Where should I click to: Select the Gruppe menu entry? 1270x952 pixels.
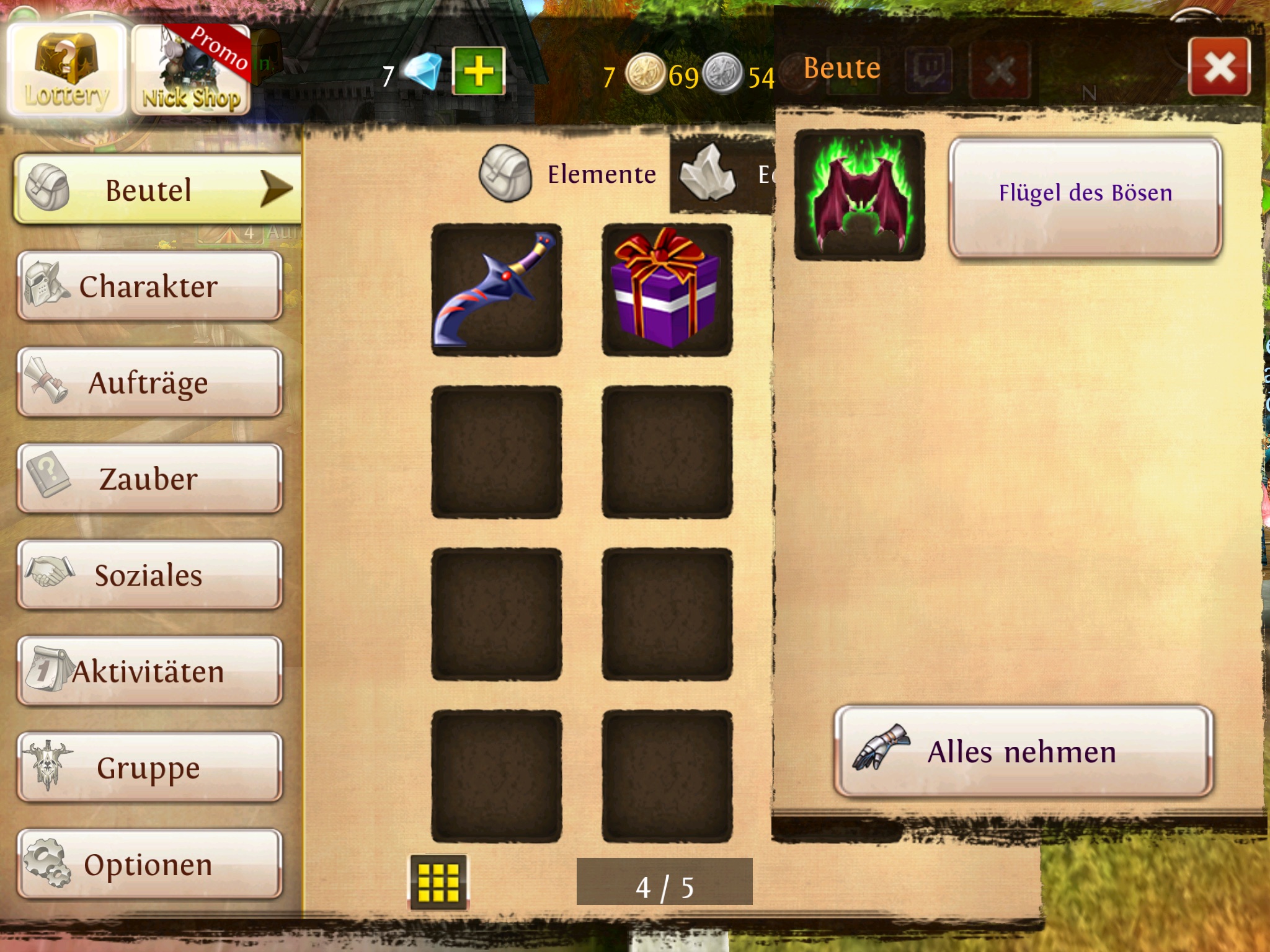[x=149, y=767]
